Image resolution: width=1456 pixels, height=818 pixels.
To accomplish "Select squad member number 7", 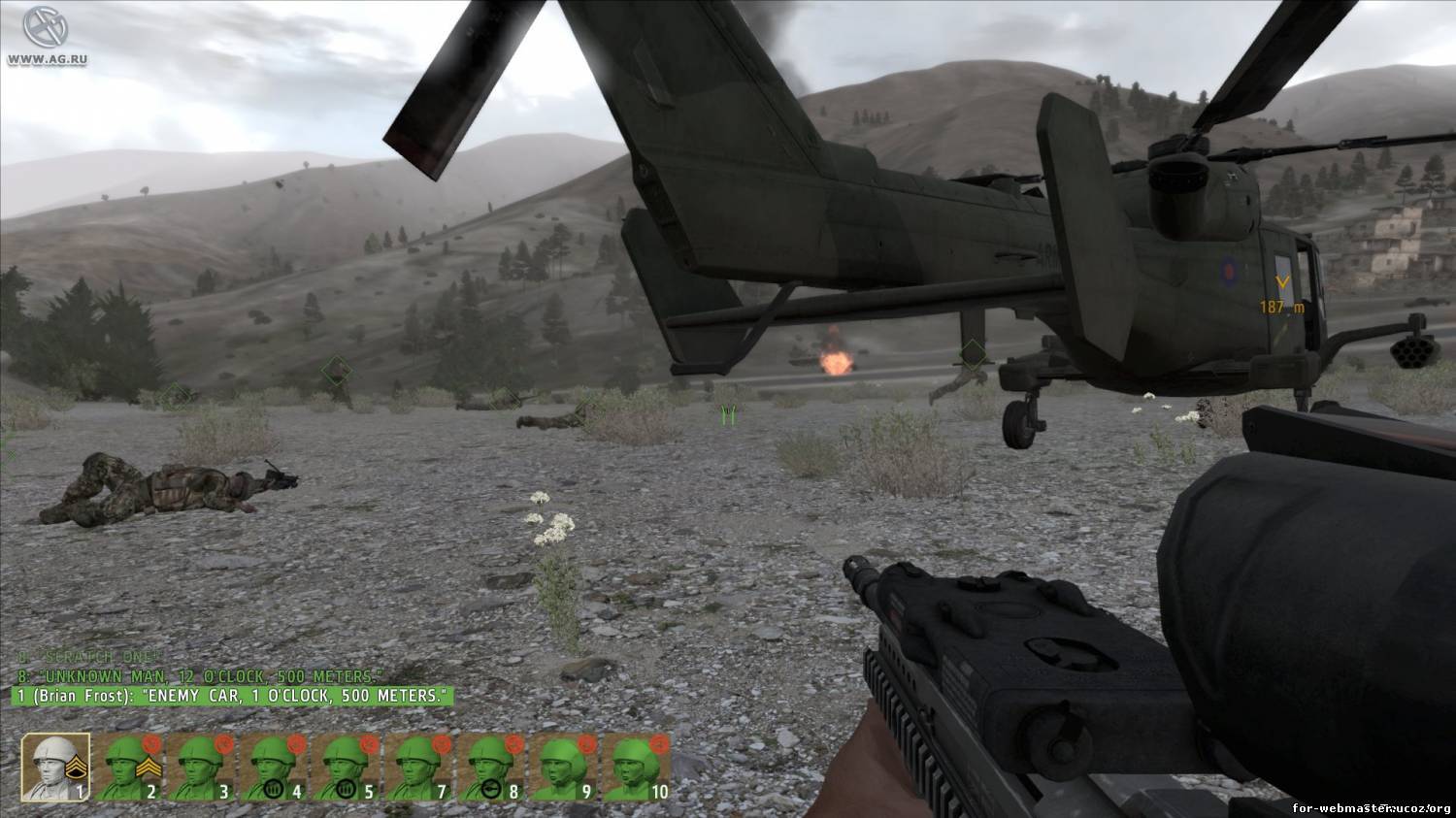I will pos(420,767).
